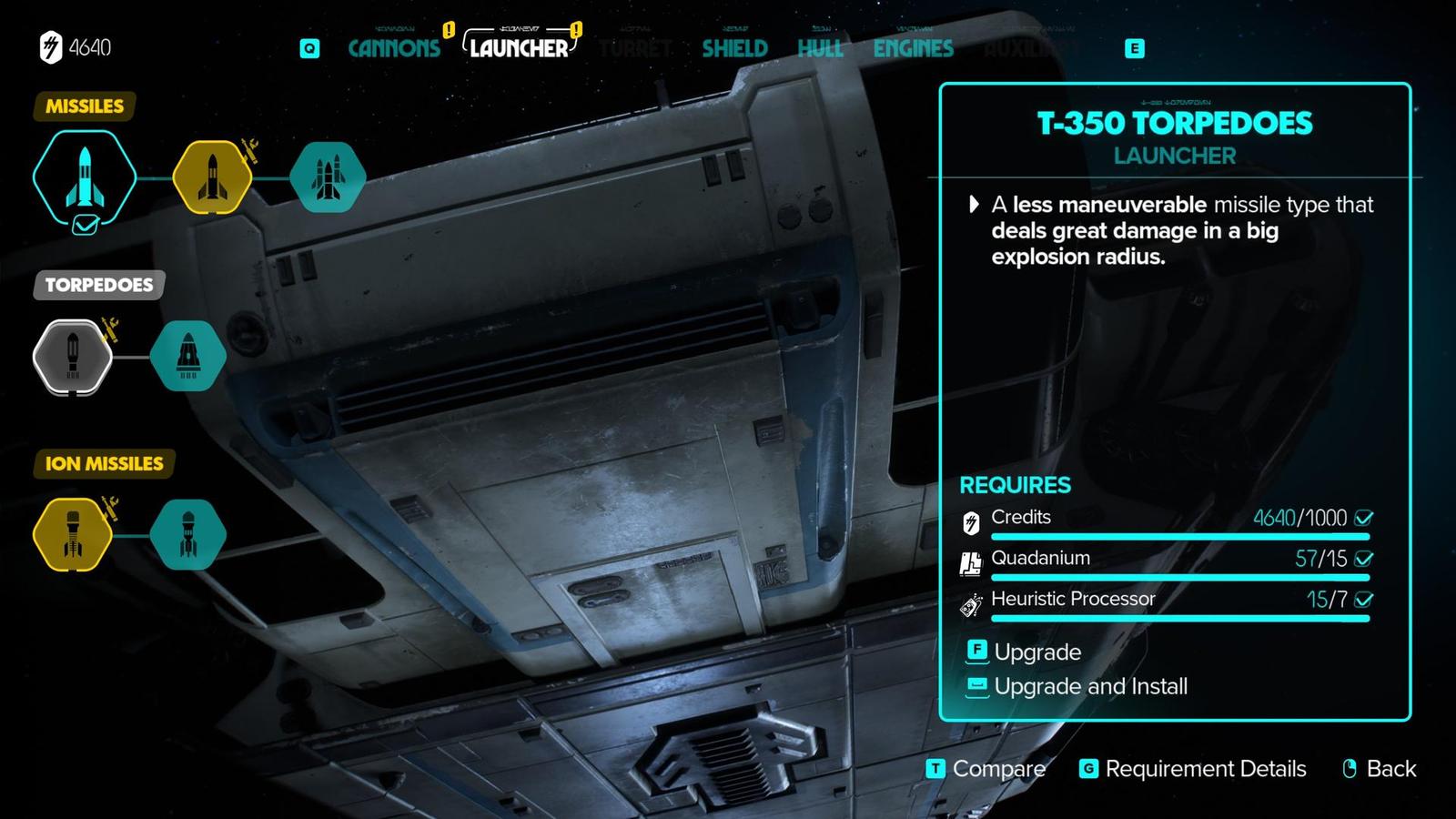Go to the Engines tab

point(913,48)
